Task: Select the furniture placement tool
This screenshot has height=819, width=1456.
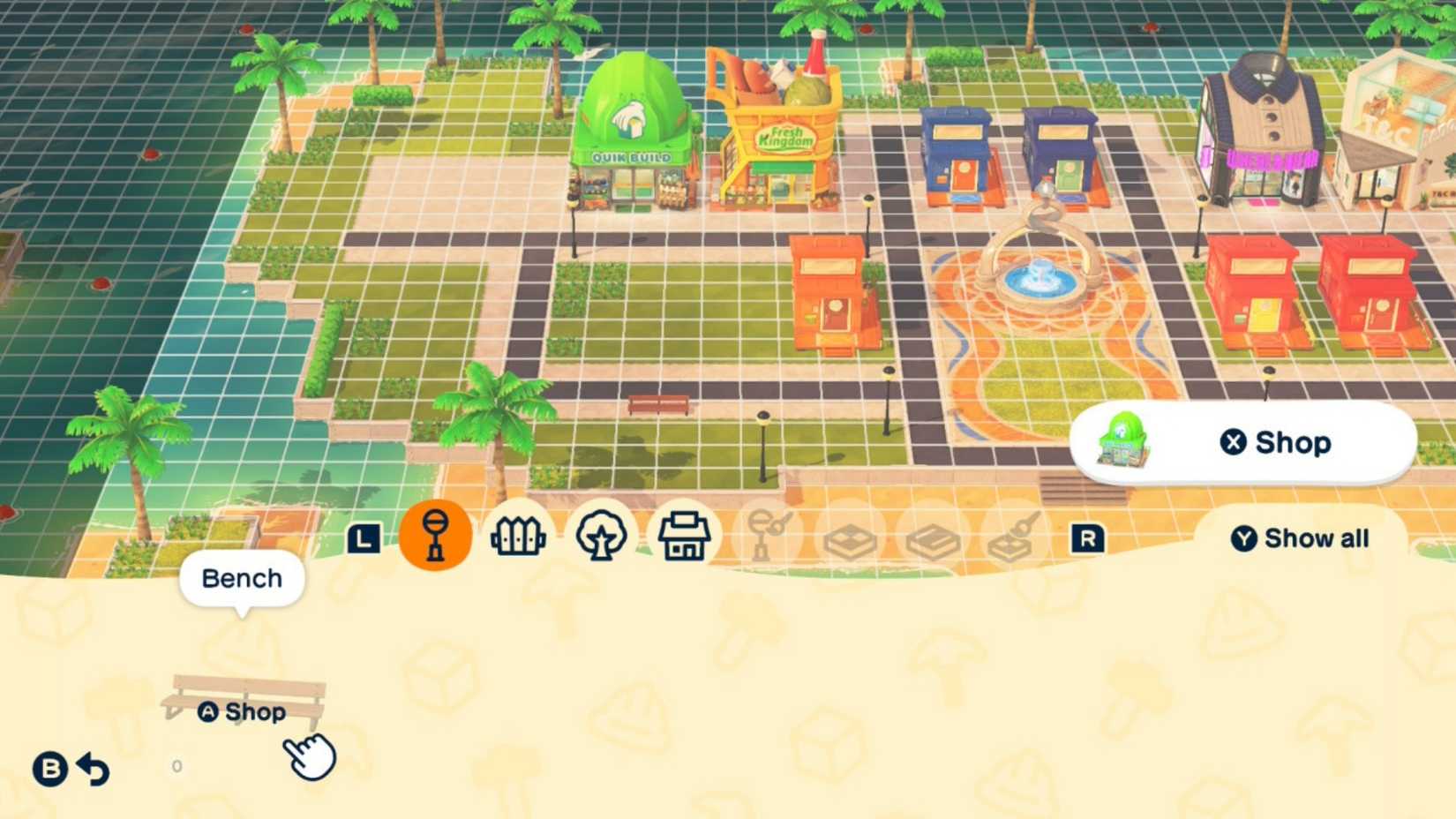Action: 434,536
